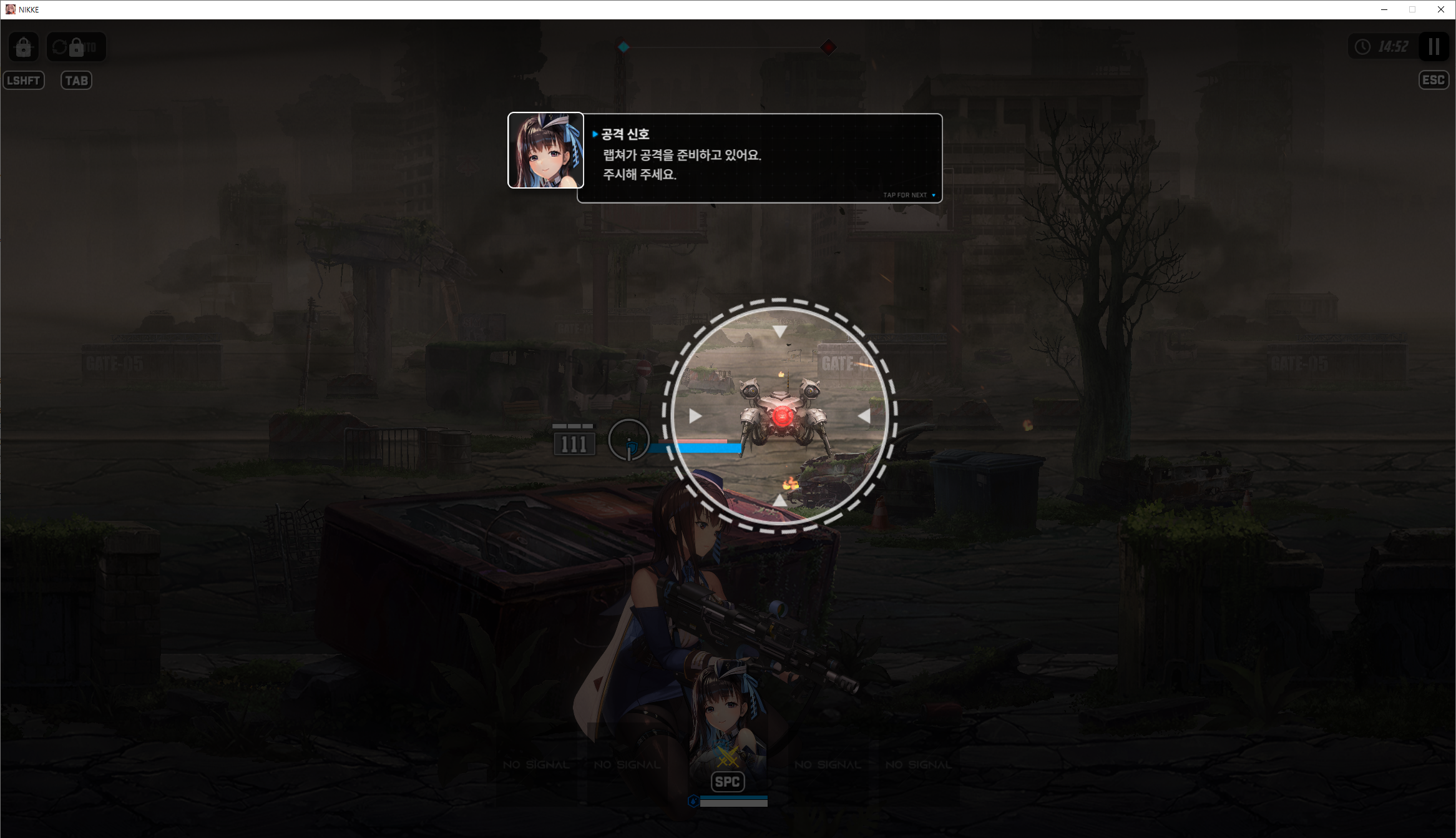Minimize the NIKKE window
The height and width of the screenshot is (838, 1456).
click(1384, 9)
